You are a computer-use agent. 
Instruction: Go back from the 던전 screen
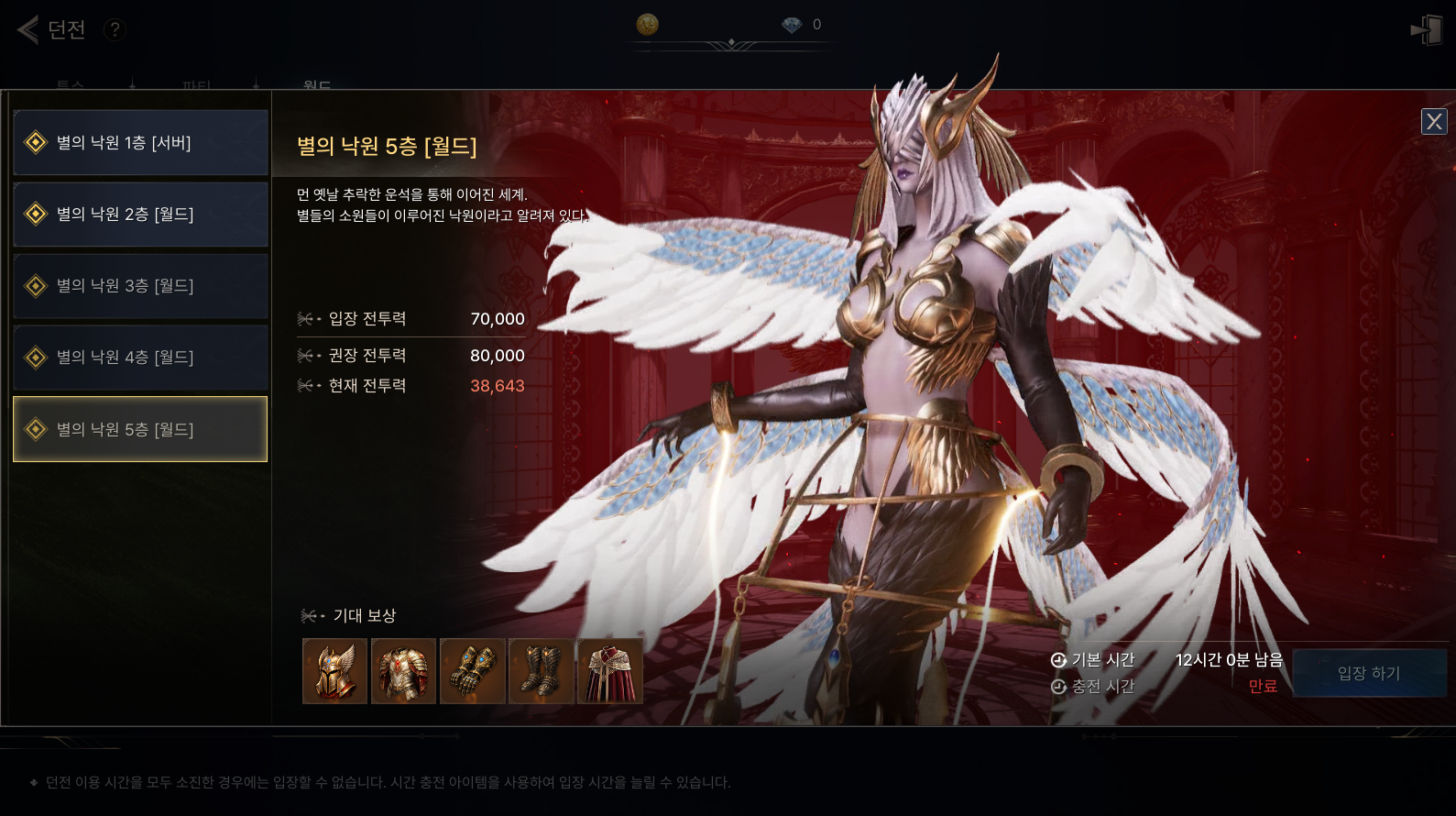point(27,29)
